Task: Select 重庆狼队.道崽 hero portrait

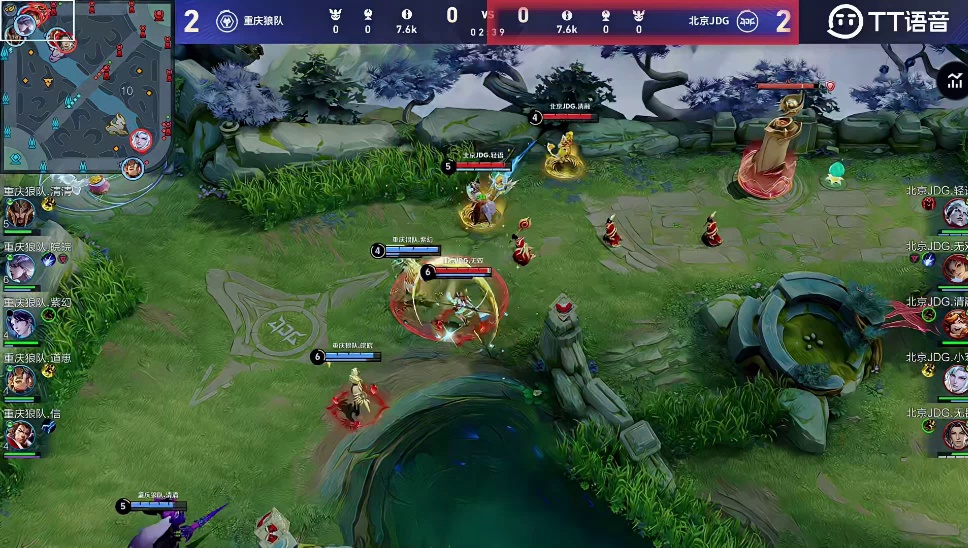Action: pyautogui.click(x=20, y=379)
